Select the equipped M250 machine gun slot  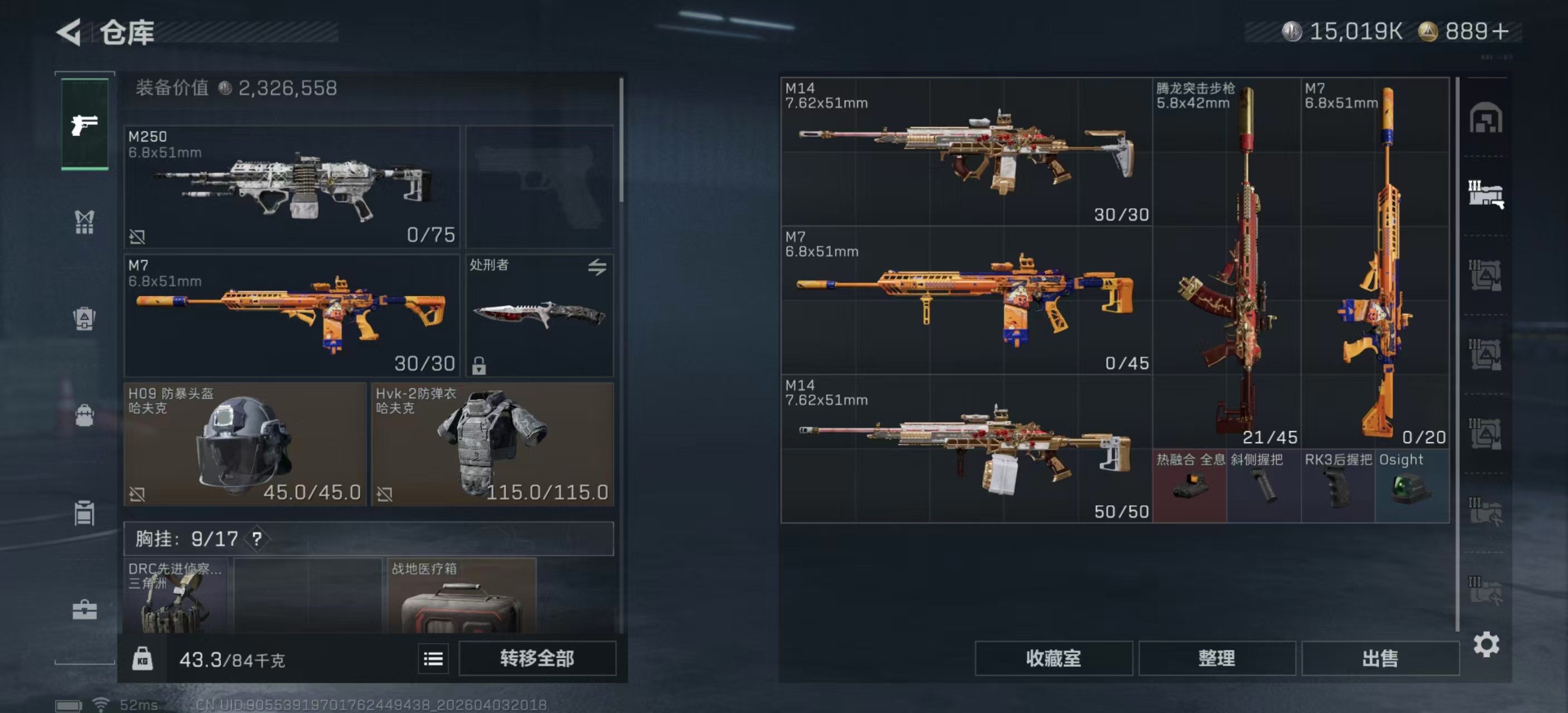pyautogui.click(x=292, y=186)
